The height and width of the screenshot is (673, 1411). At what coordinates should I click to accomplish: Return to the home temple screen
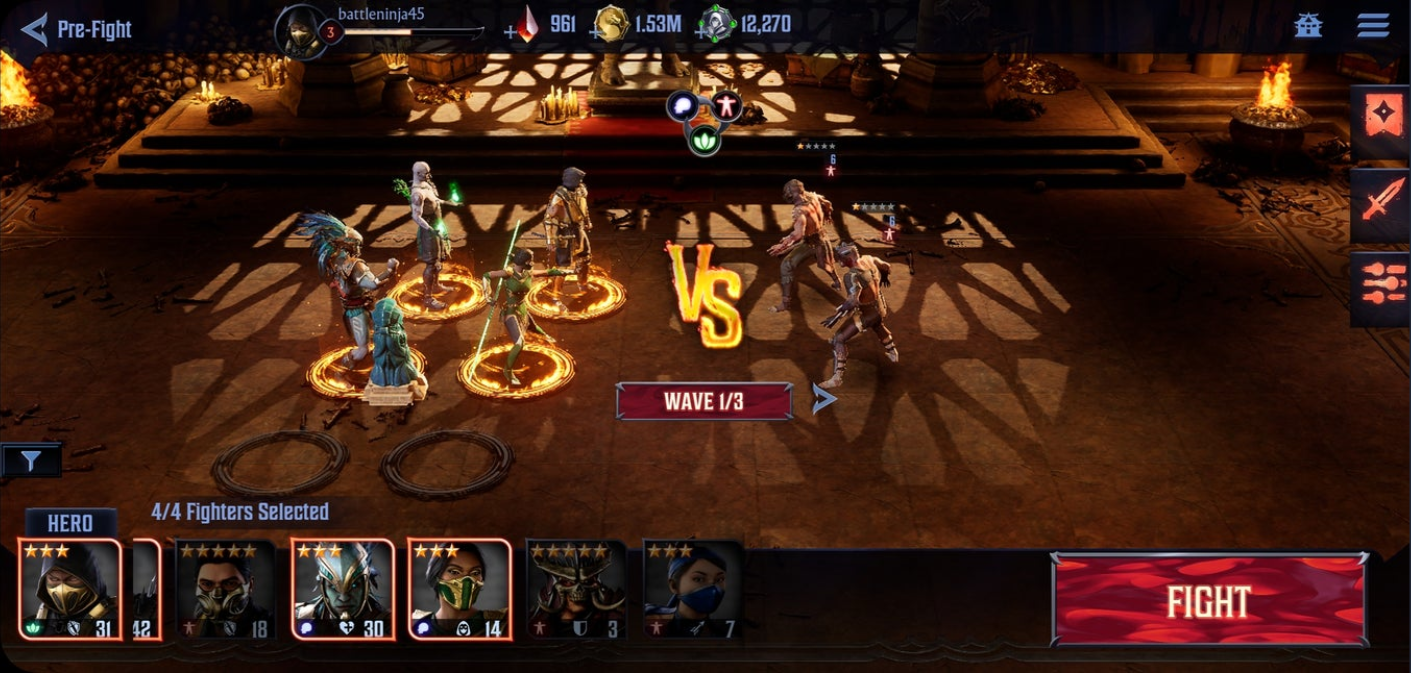1308,26
